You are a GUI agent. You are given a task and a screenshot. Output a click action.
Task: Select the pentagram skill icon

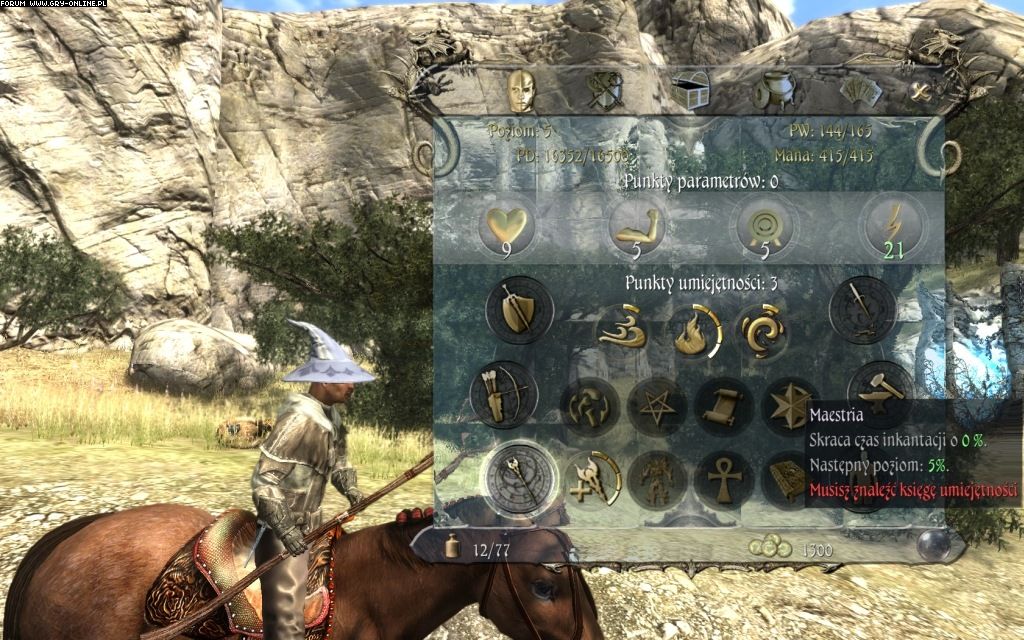click(x=657, y=407)
